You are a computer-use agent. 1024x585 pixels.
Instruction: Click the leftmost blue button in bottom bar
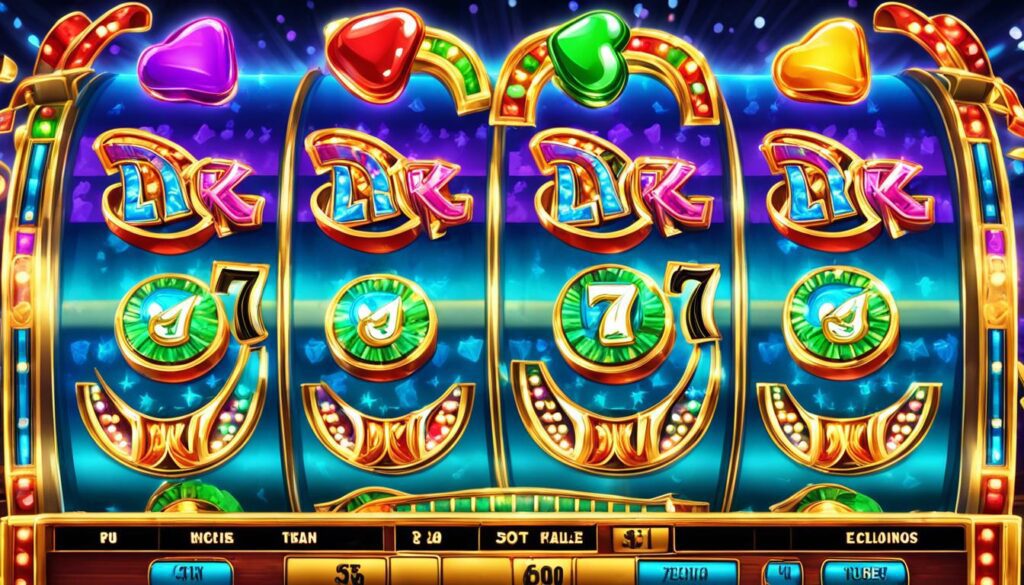click(190, 572)
